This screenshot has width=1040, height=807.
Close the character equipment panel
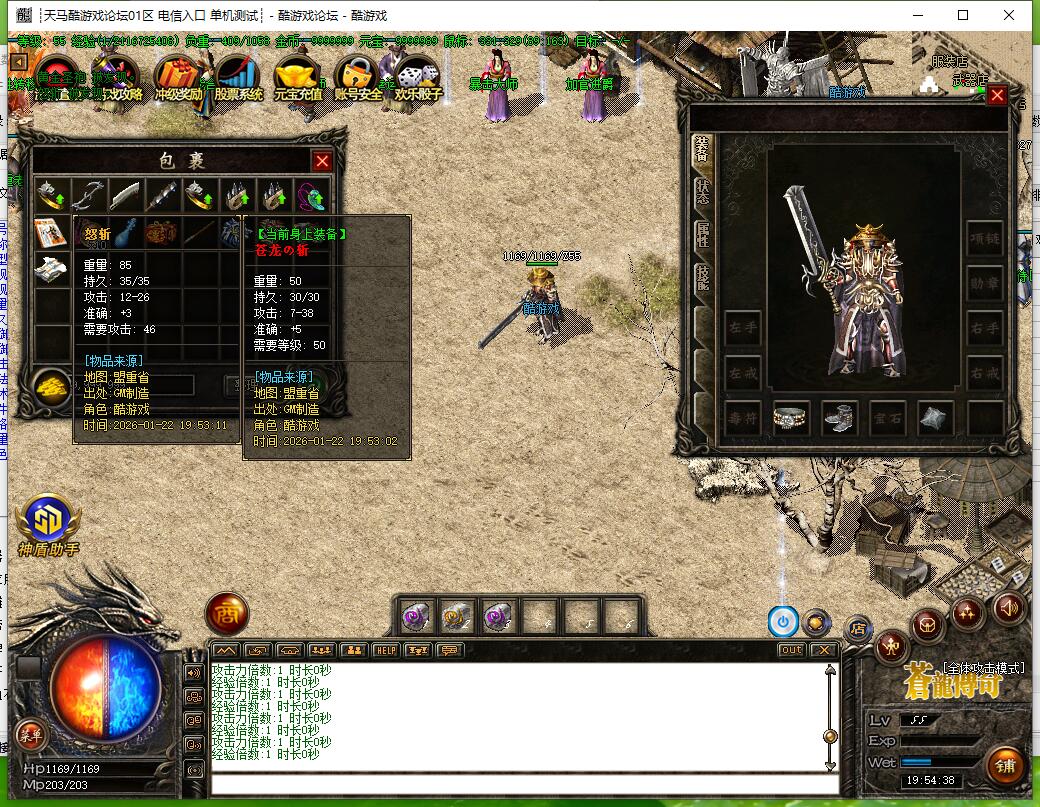click(997, 96)
